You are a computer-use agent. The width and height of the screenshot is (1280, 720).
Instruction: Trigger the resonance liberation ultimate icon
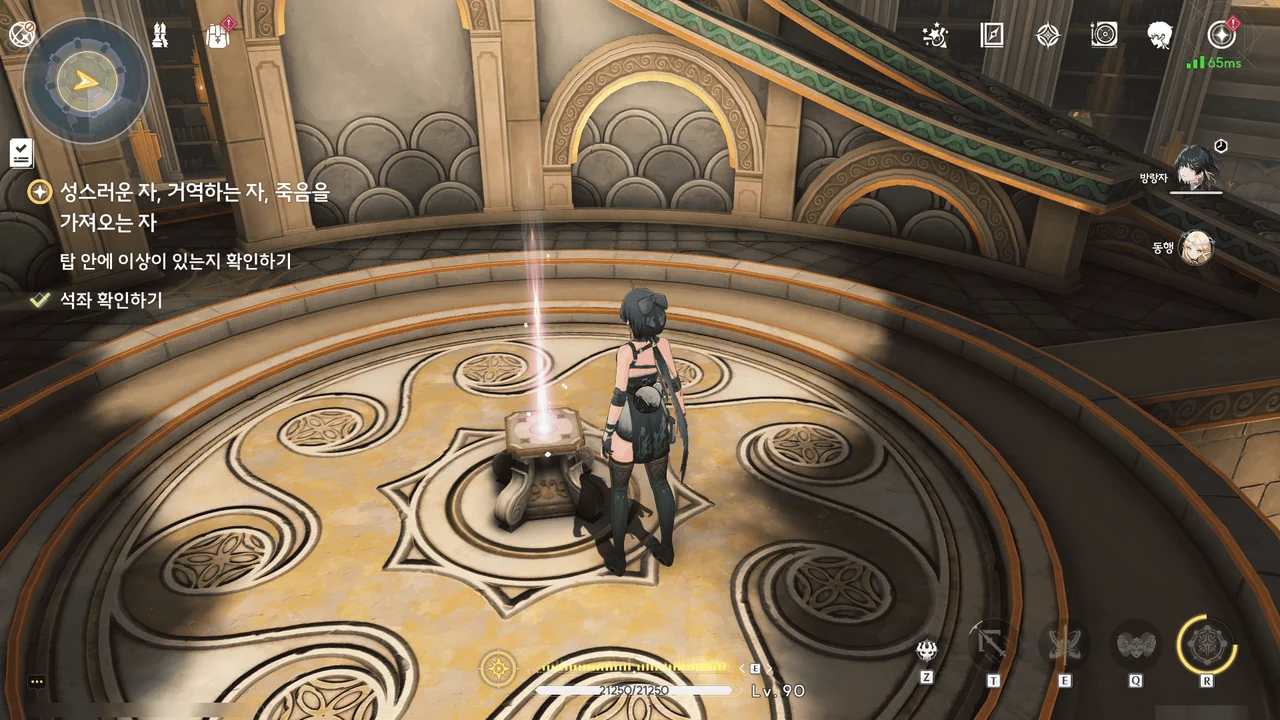[1207, 644]
